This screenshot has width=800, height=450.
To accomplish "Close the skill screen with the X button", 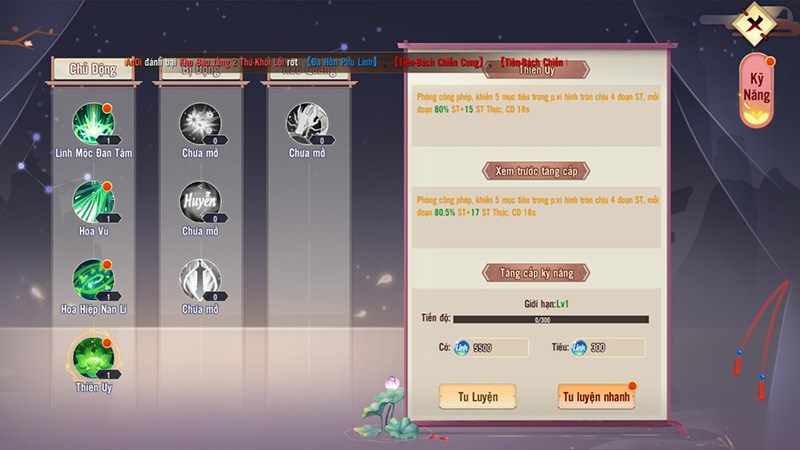I will click(759, 22).
